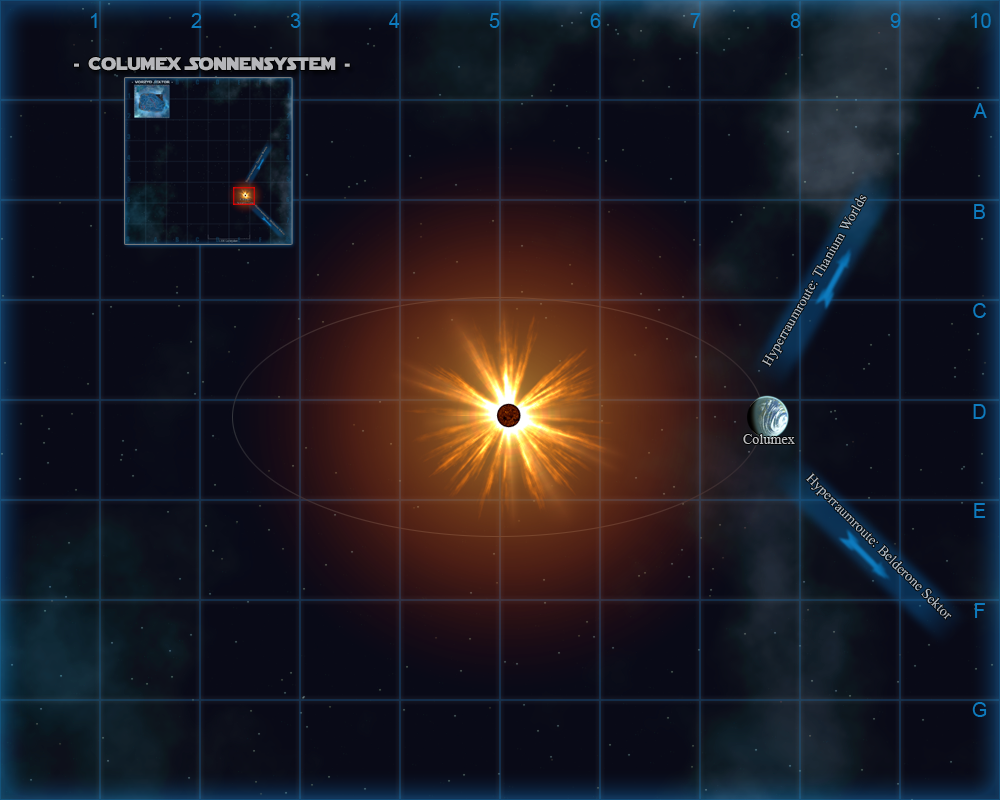Image resolution: width=1000 pixels, height=800 pixels.
Task: Select the central sun of the Columex system
Action: [x=508, y=414]
